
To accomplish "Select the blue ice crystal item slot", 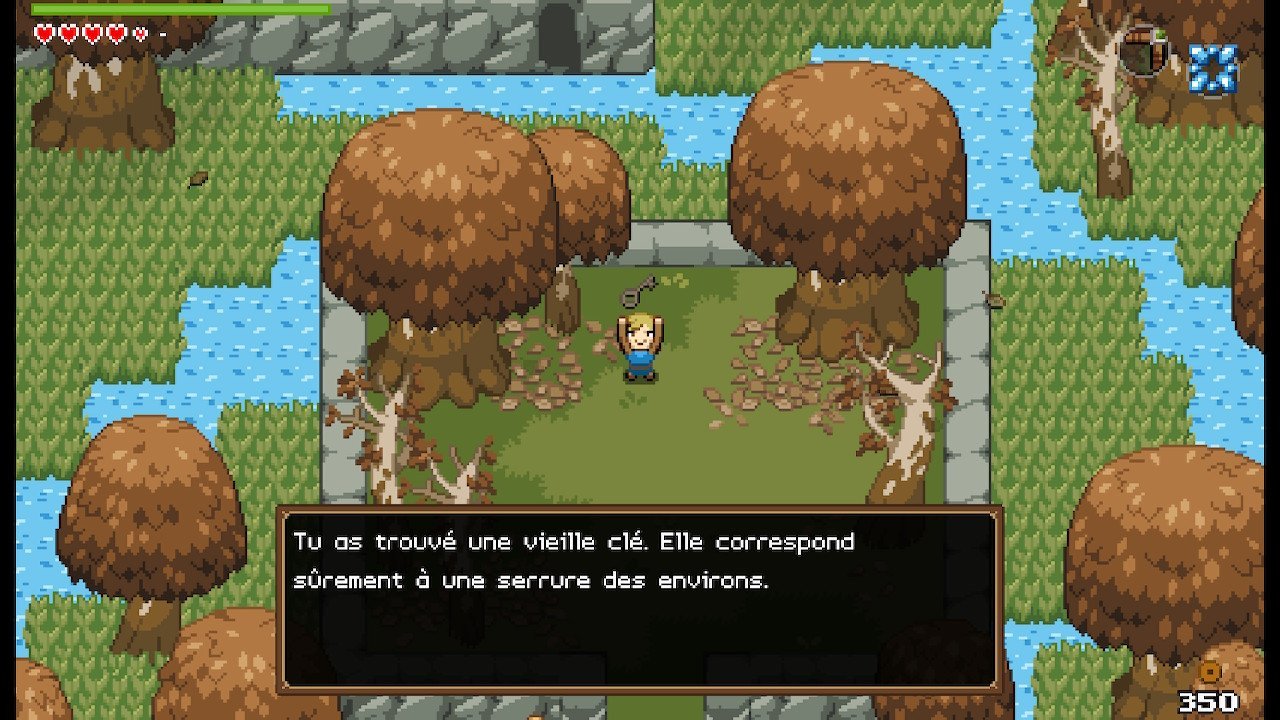I will (1212, 68).
